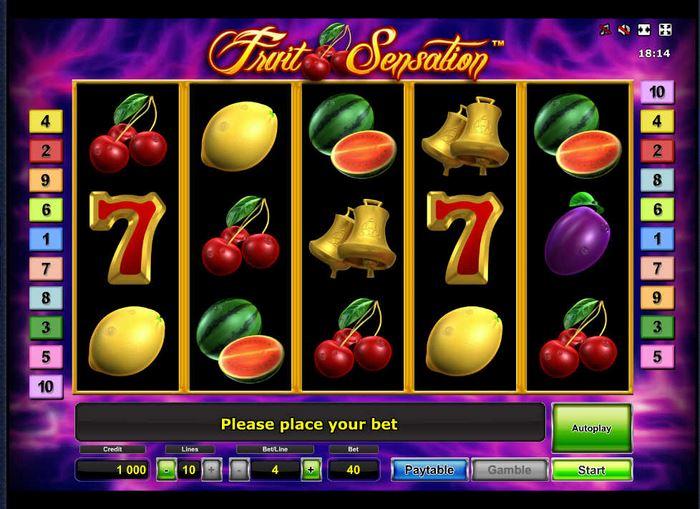Click the grey Gamble button

(509, 469)
